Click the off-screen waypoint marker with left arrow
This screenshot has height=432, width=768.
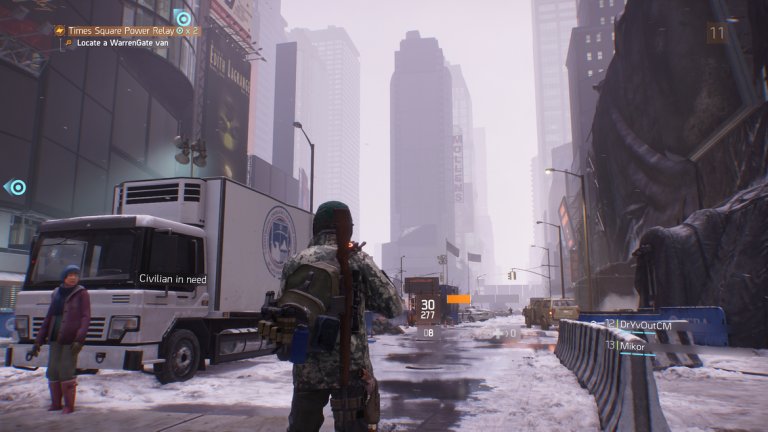click(15, 187)
